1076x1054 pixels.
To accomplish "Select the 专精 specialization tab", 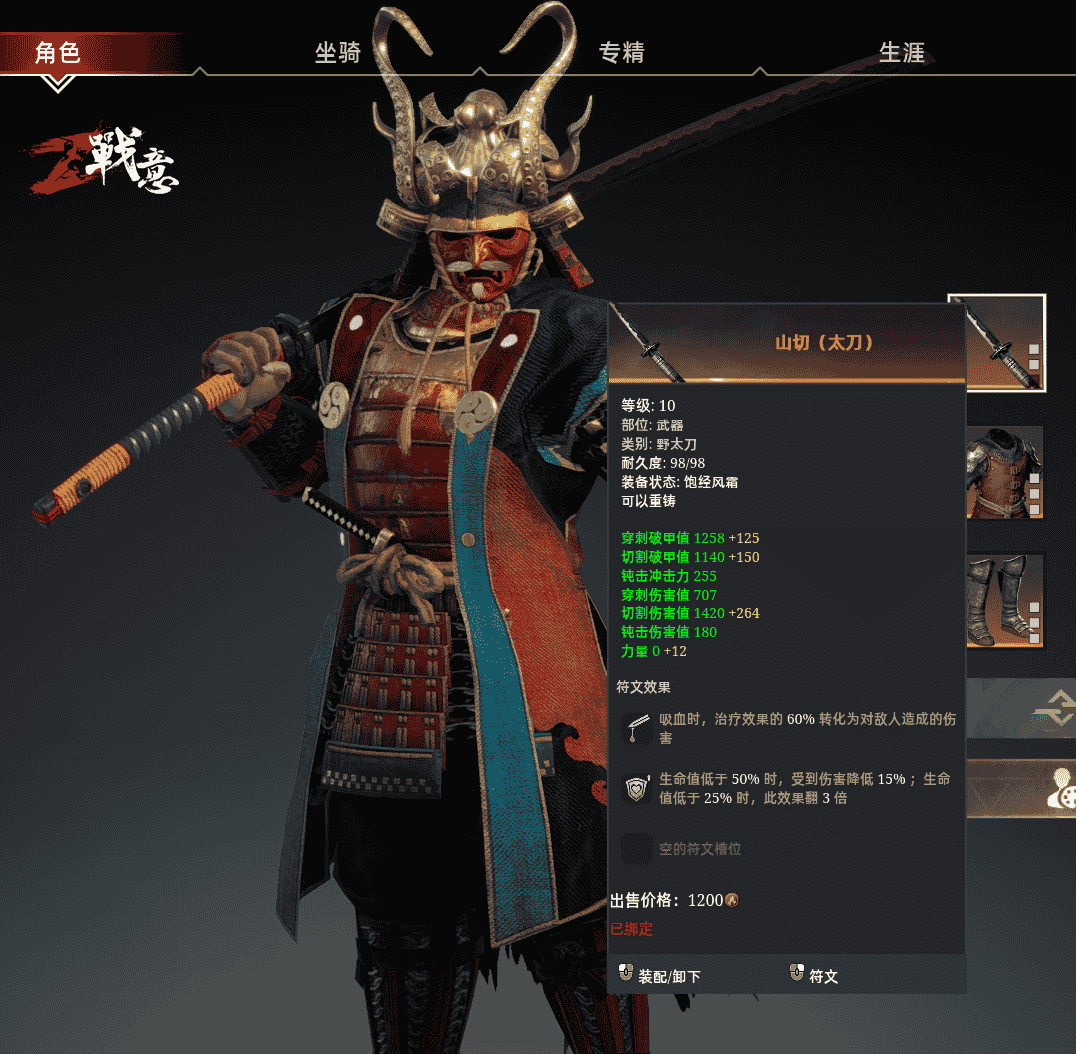I will (621, 53).
